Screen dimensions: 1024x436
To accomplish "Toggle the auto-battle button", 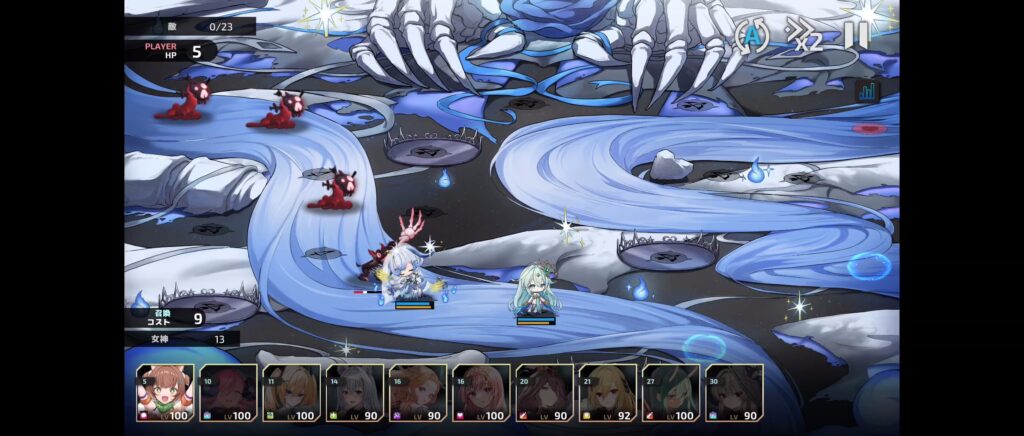I will click(x=750, y=36).
